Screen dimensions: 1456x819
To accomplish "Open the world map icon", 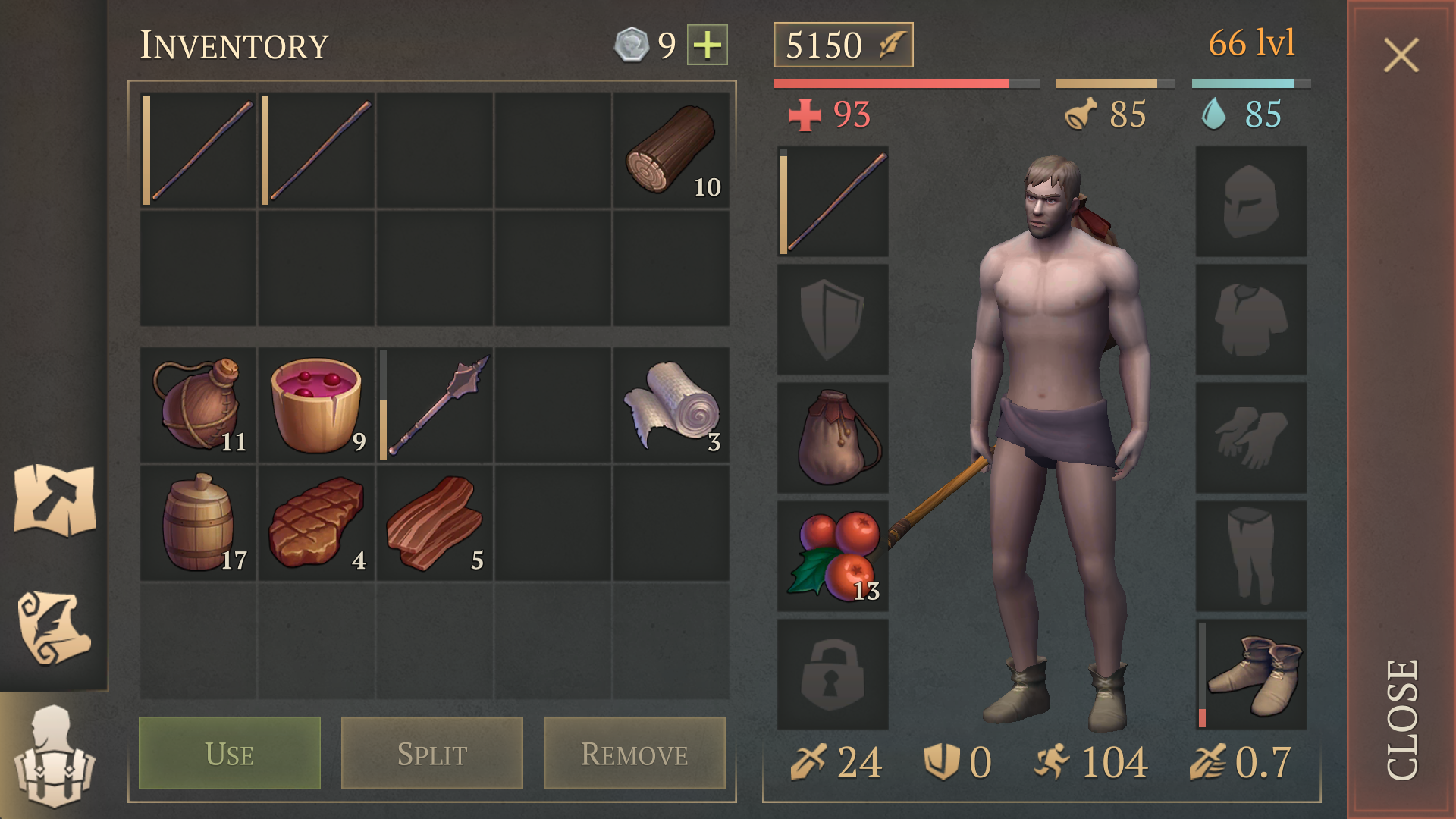I will coord(54,500).
